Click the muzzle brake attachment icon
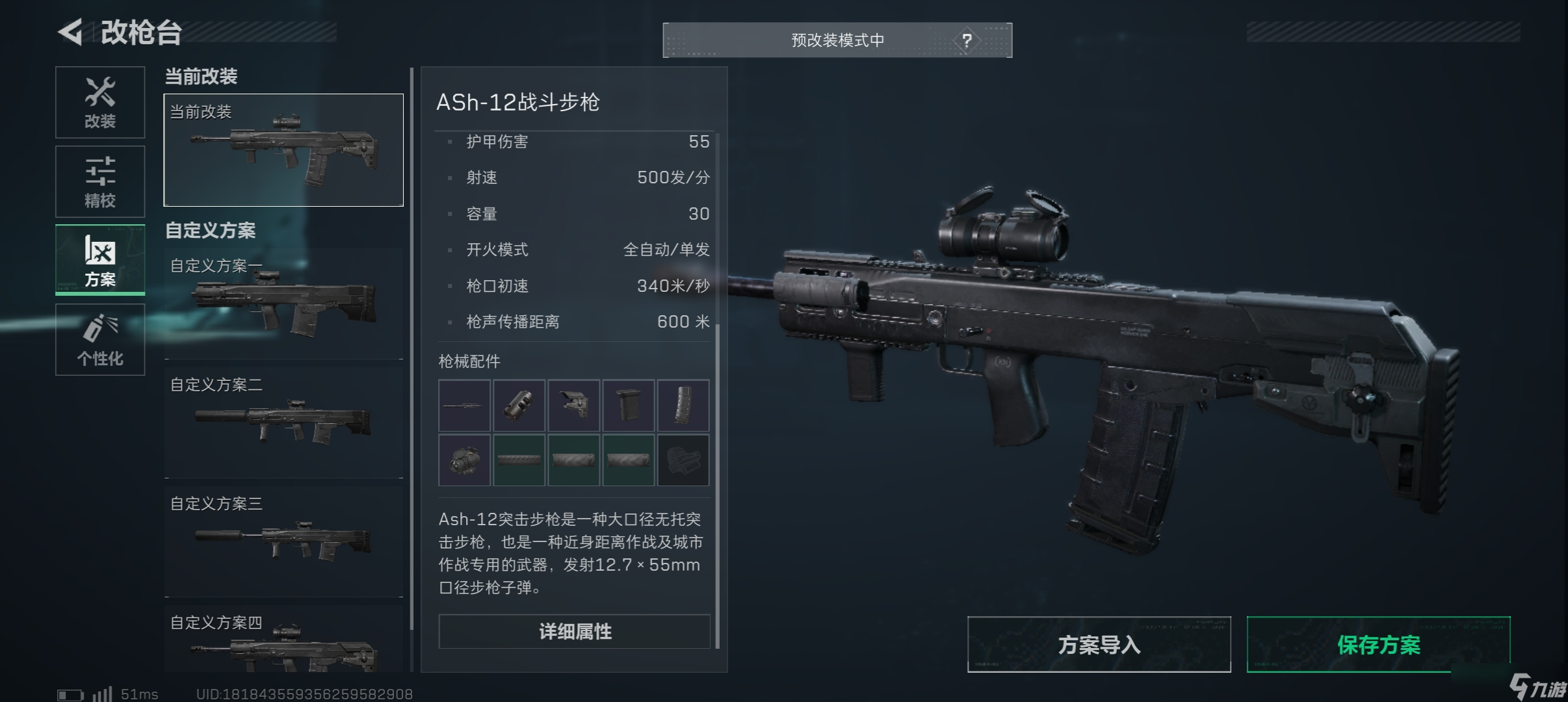The width and height of the screenshot is (1568, 702). [x=520, y=405]
